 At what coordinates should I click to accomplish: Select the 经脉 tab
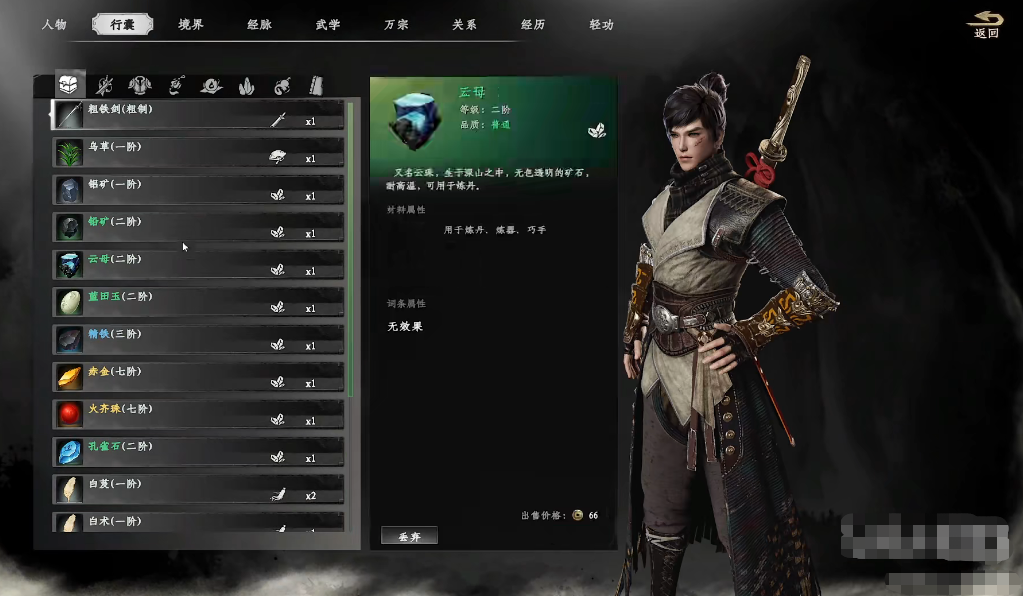tap(259, 24)
